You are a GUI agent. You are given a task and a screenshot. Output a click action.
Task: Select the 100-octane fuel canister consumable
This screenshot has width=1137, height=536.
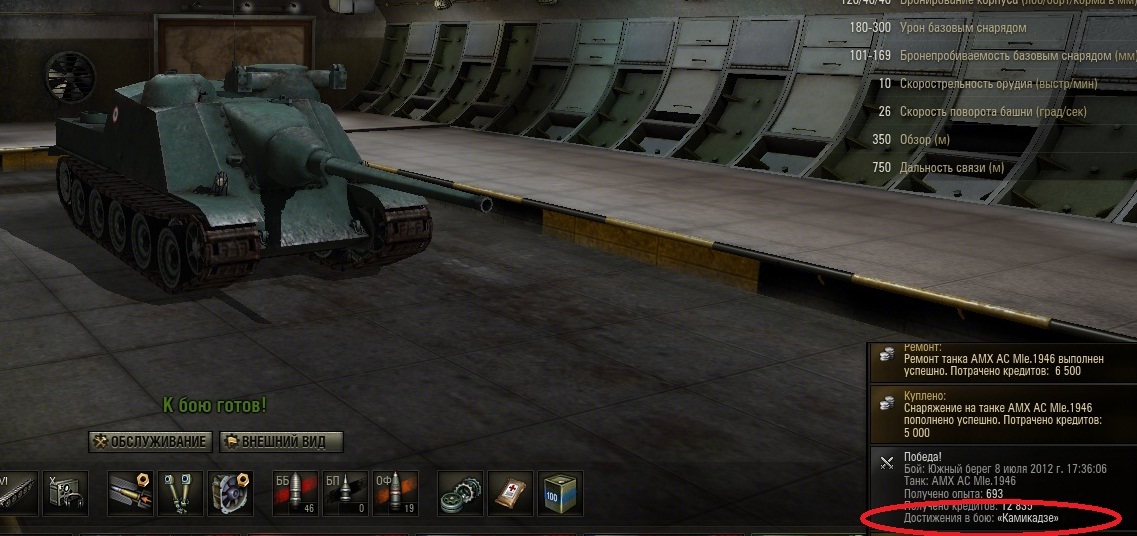(561, 494)
